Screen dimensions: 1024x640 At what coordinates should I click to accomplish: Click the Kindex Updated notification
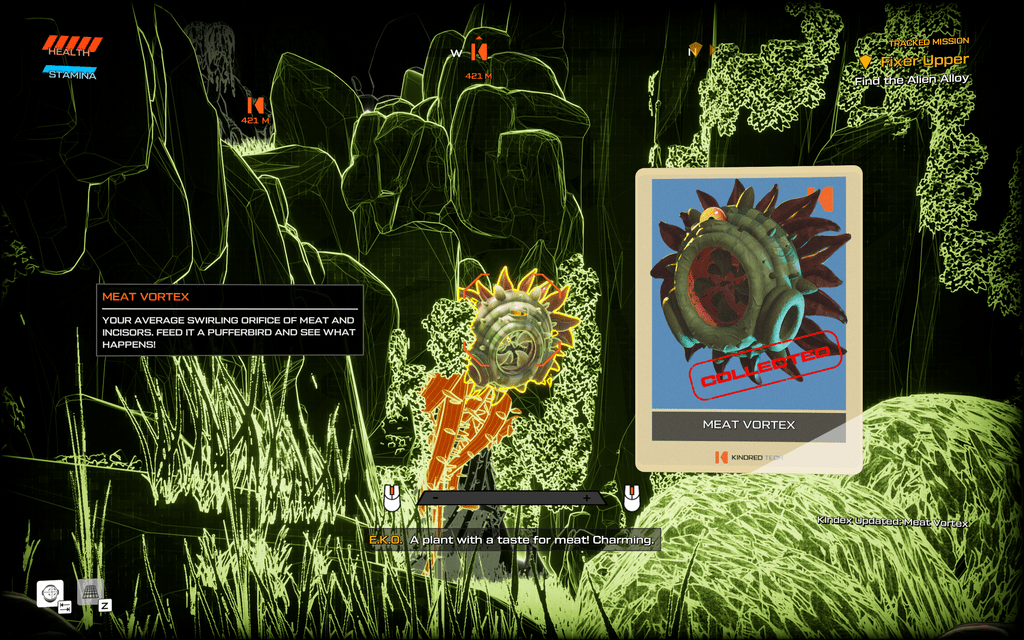point(892,521)
